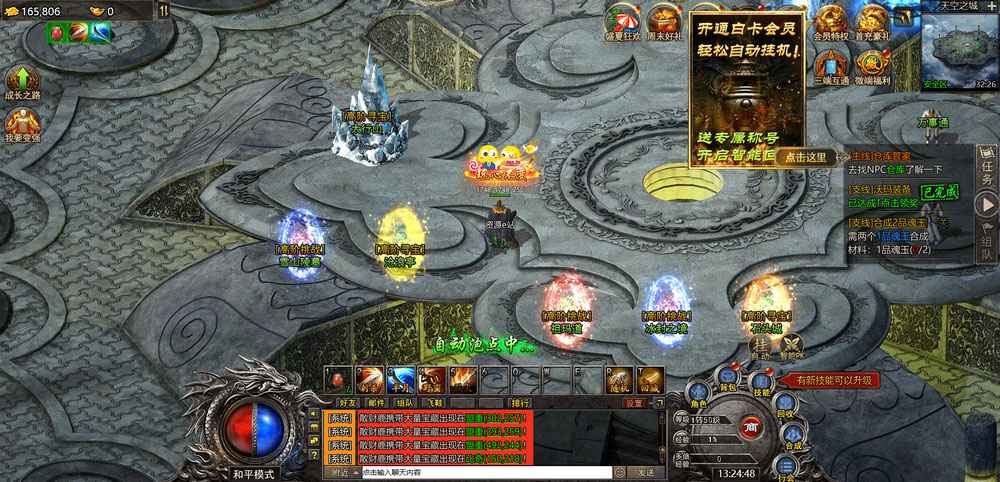Click the 好友 friends tab above chat
Screen dimensions: 1000x482
[346, 403]
